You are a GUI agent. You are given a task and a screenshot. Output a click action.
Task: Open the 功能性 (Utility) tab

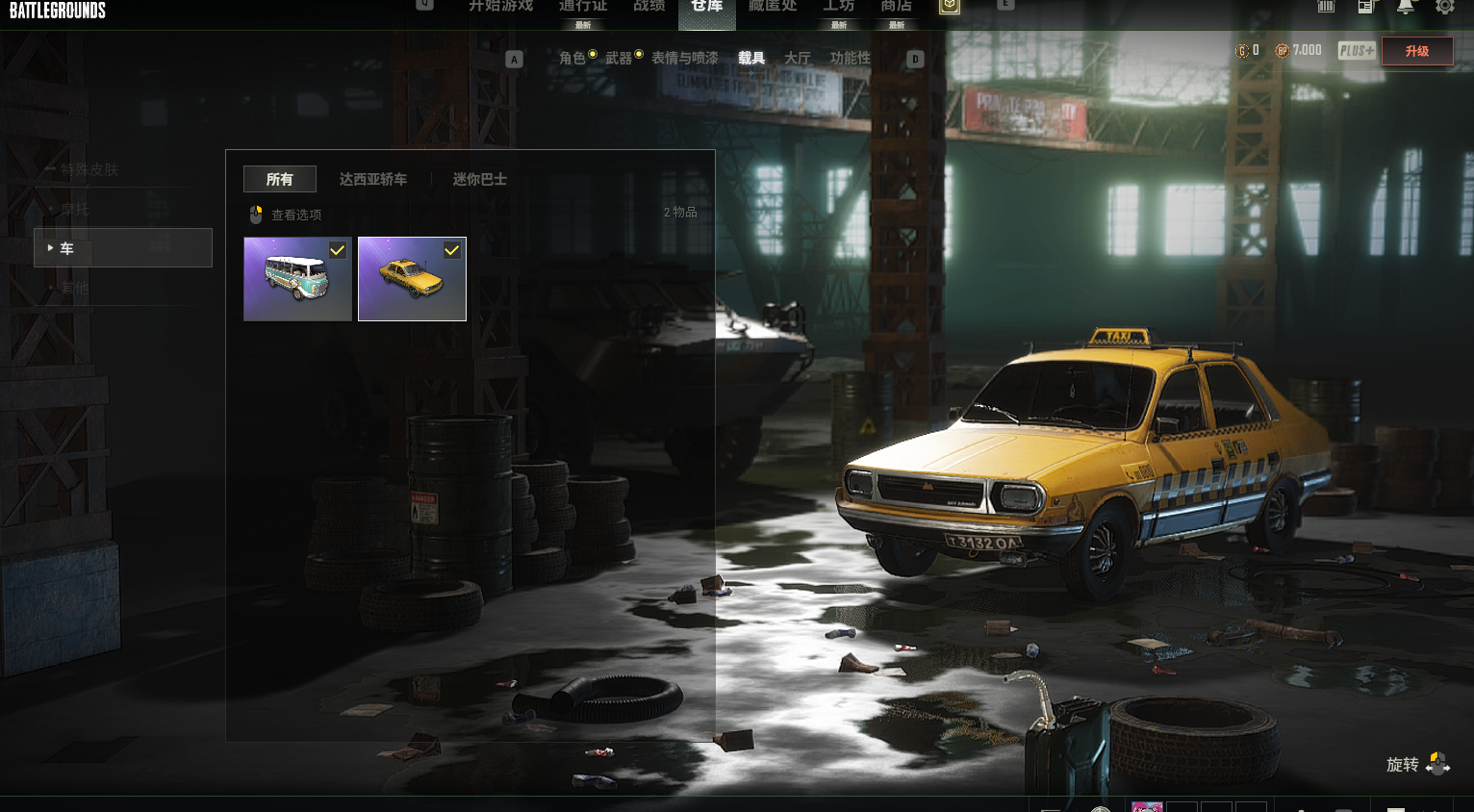[x=851, y=59]
